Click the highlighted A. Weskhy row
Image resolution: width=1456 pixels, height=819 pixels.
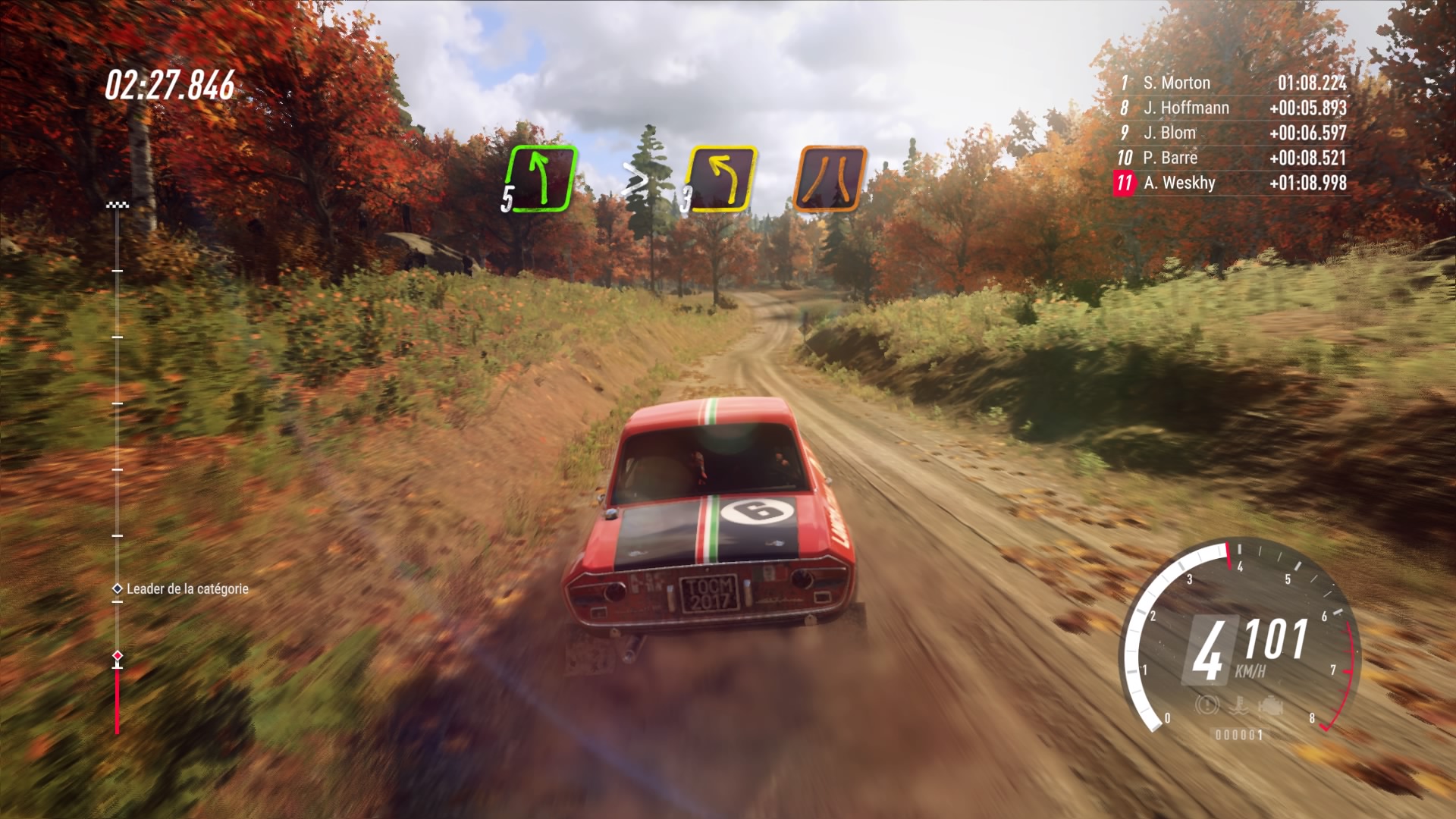(x=1234, y=183)
